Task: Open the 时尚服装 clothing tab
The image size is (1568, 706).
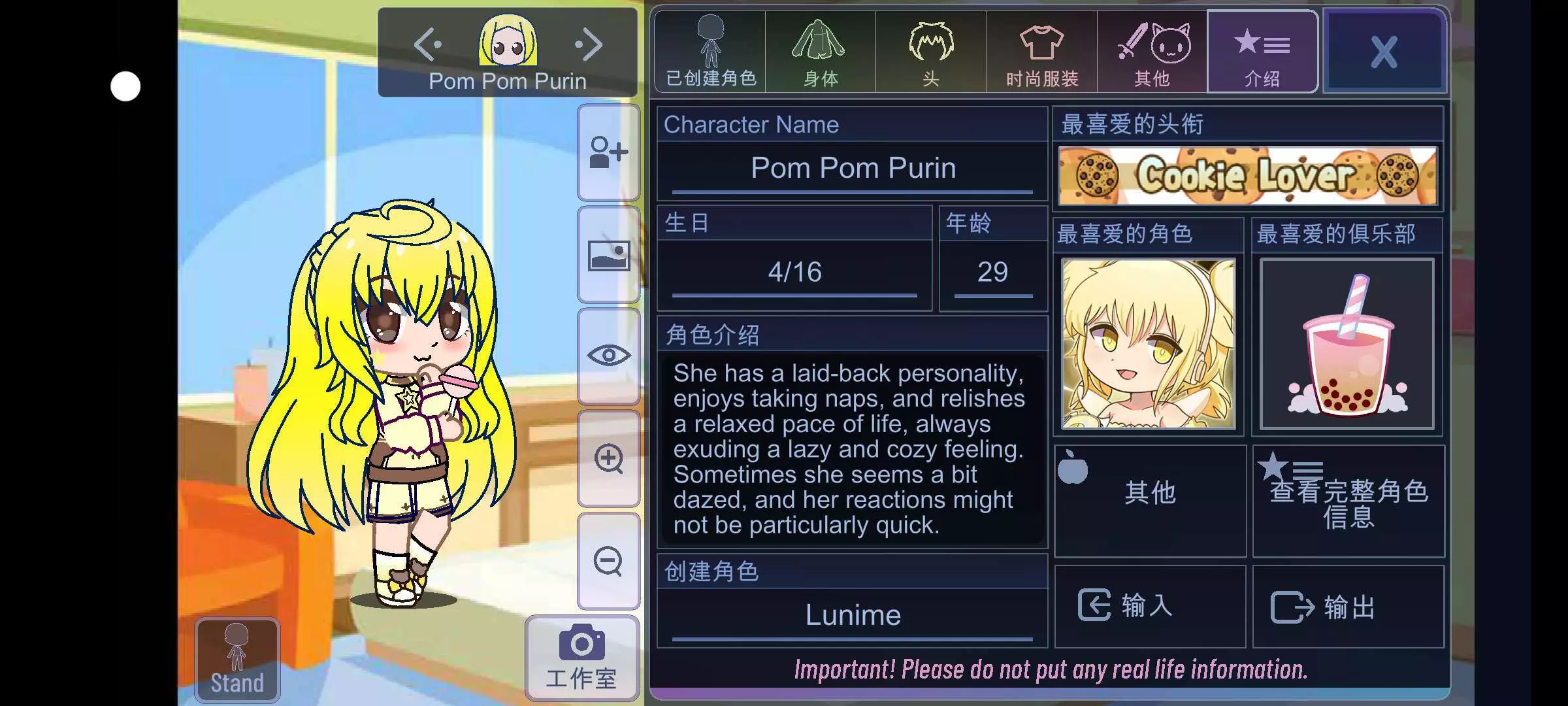Action: pyautogui.click(x=1041, y=52)
